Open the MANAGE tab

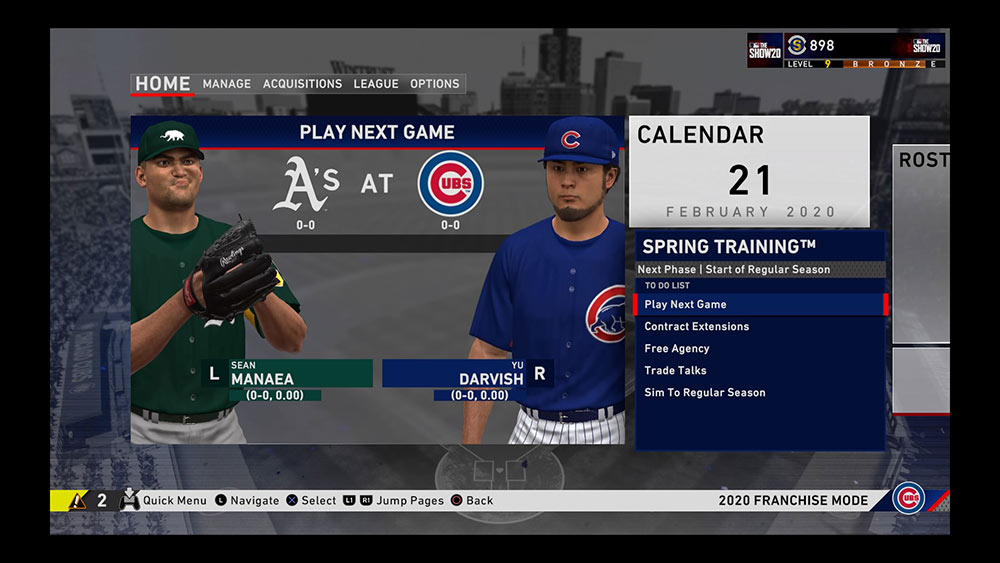(x=227, y=84)
